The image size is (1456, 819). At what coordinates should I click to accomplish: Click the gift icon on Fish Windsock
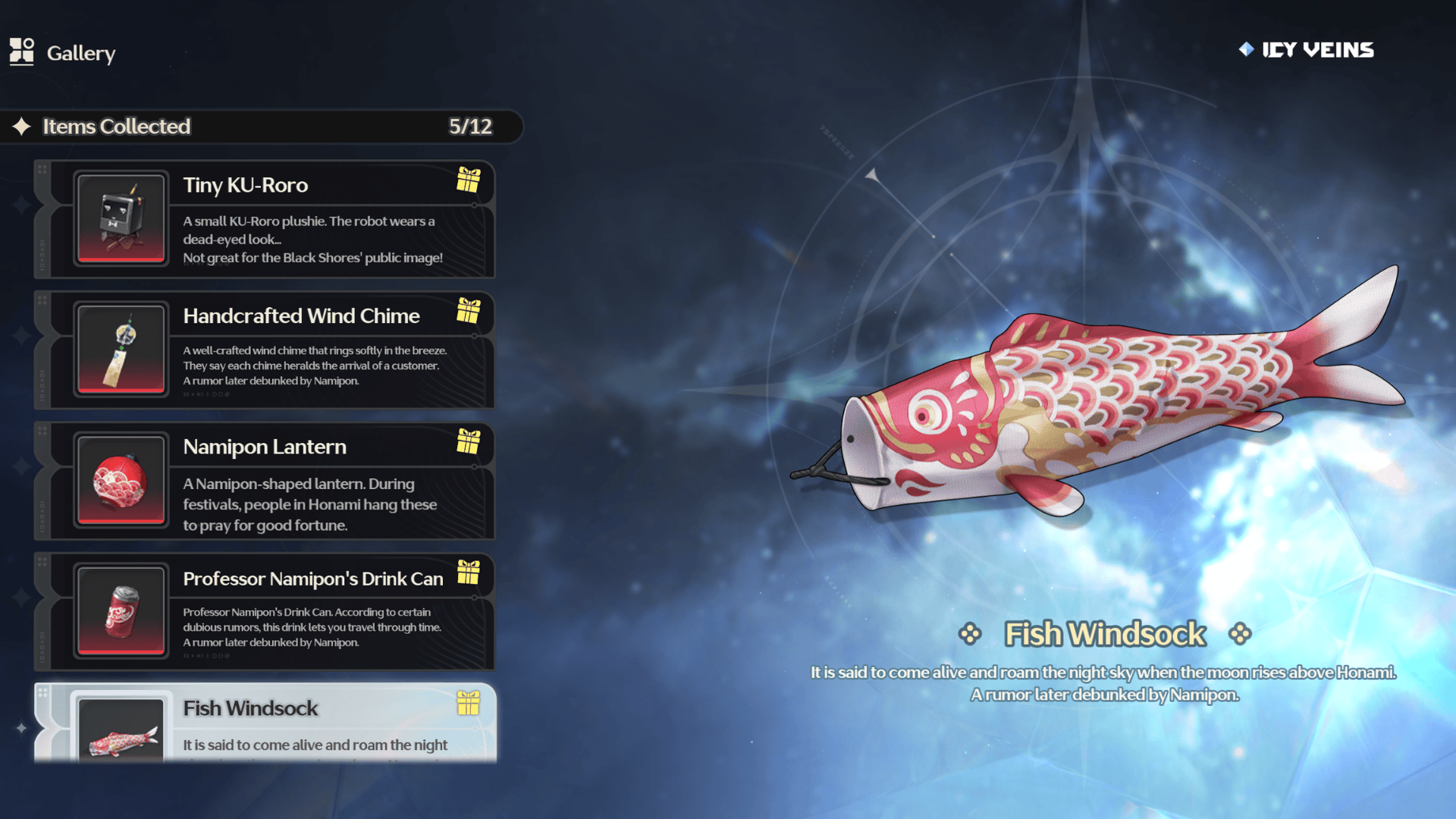coord(469,704)
